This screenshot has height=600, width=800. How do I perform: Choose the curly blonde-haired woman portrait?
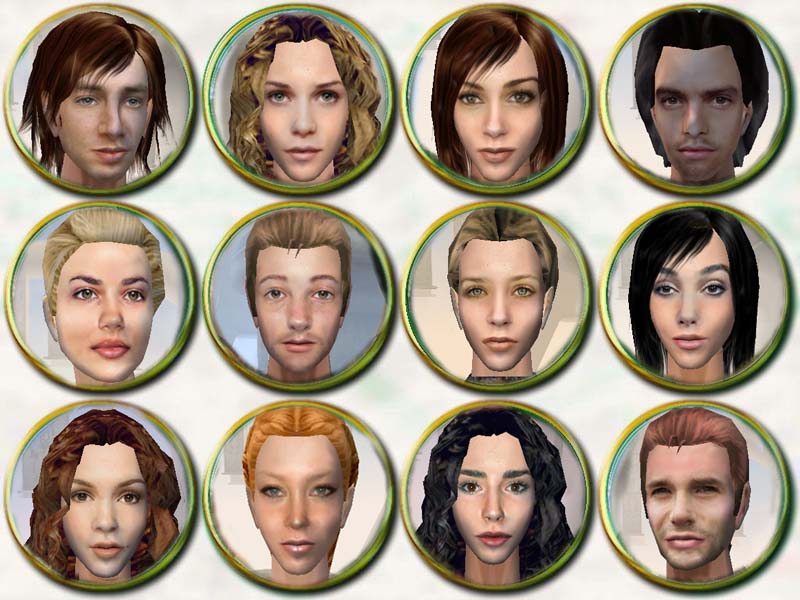pos(298,98)
